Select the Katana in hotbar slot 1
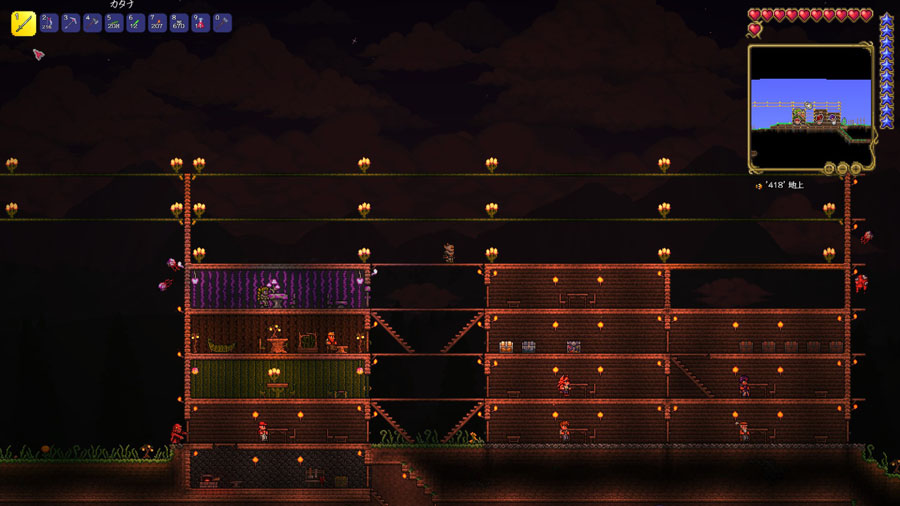Viewport: 900px width, 506px height. [x=24, y=24]
